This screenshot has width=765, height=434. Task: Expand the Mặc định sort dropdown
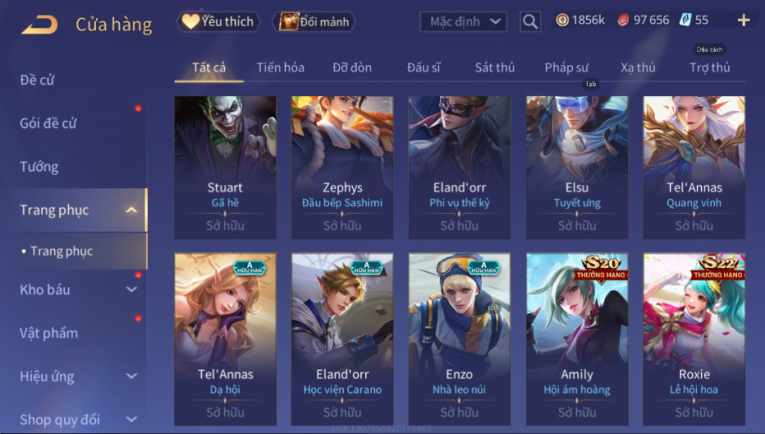[x=463, y=21]
